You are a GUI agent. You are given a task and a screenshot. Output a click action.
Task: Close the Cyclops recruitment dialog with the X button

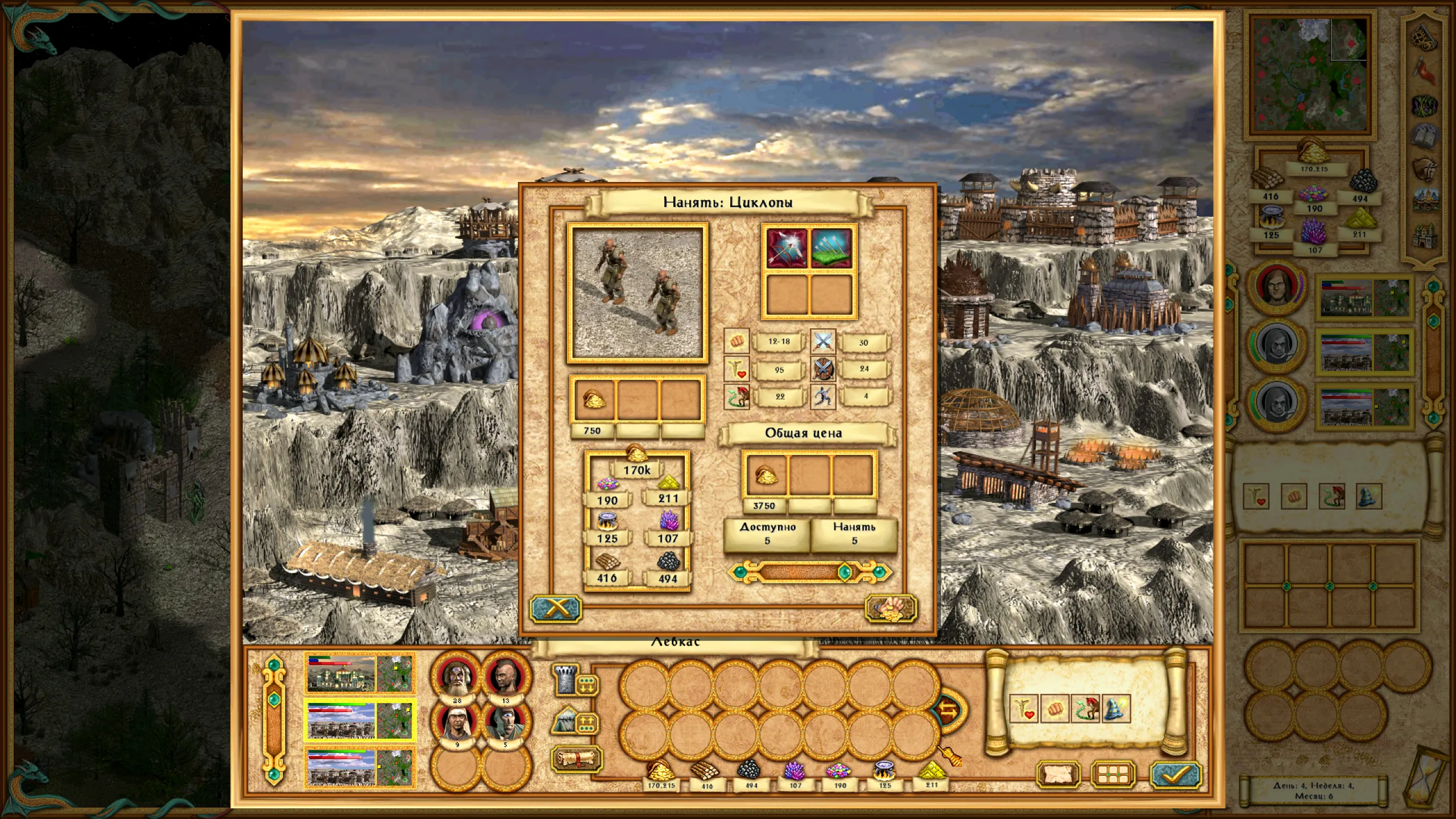coord(556,609)
